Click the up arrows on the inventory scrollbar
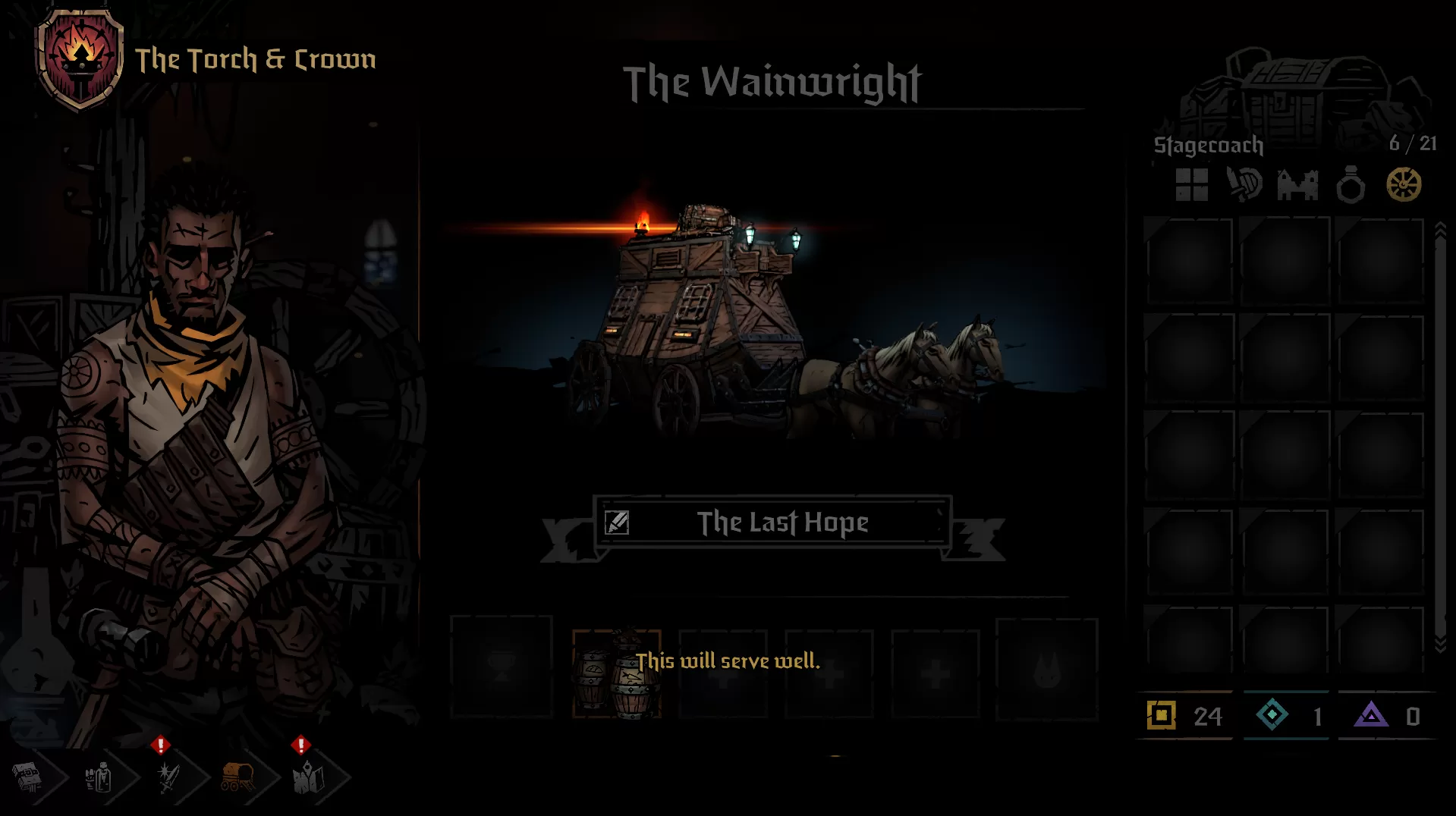Image resolution: width=1456 pixels, height=816 pixels. (1440, 231)
